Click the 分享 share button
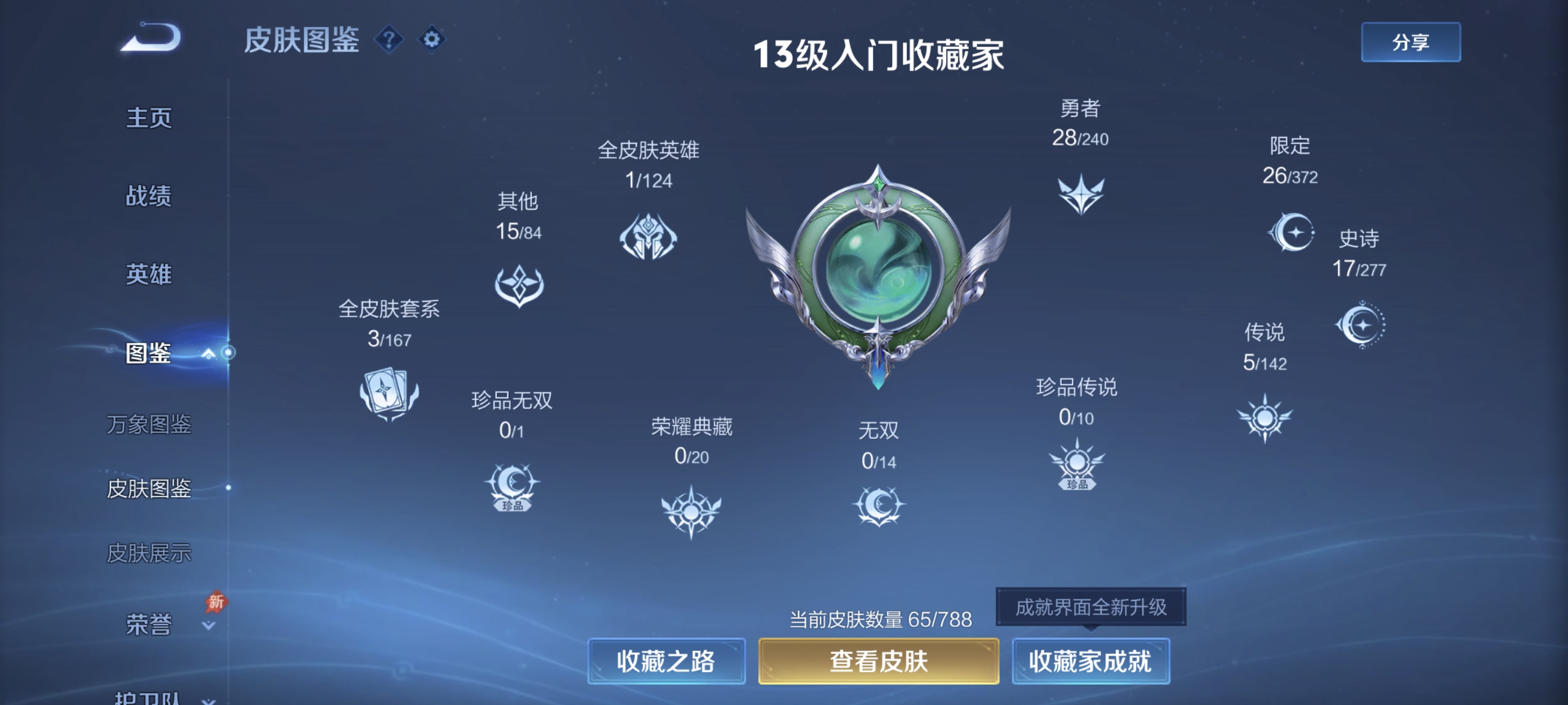This screenshot has height=705, width=1568. [1411, 43]
